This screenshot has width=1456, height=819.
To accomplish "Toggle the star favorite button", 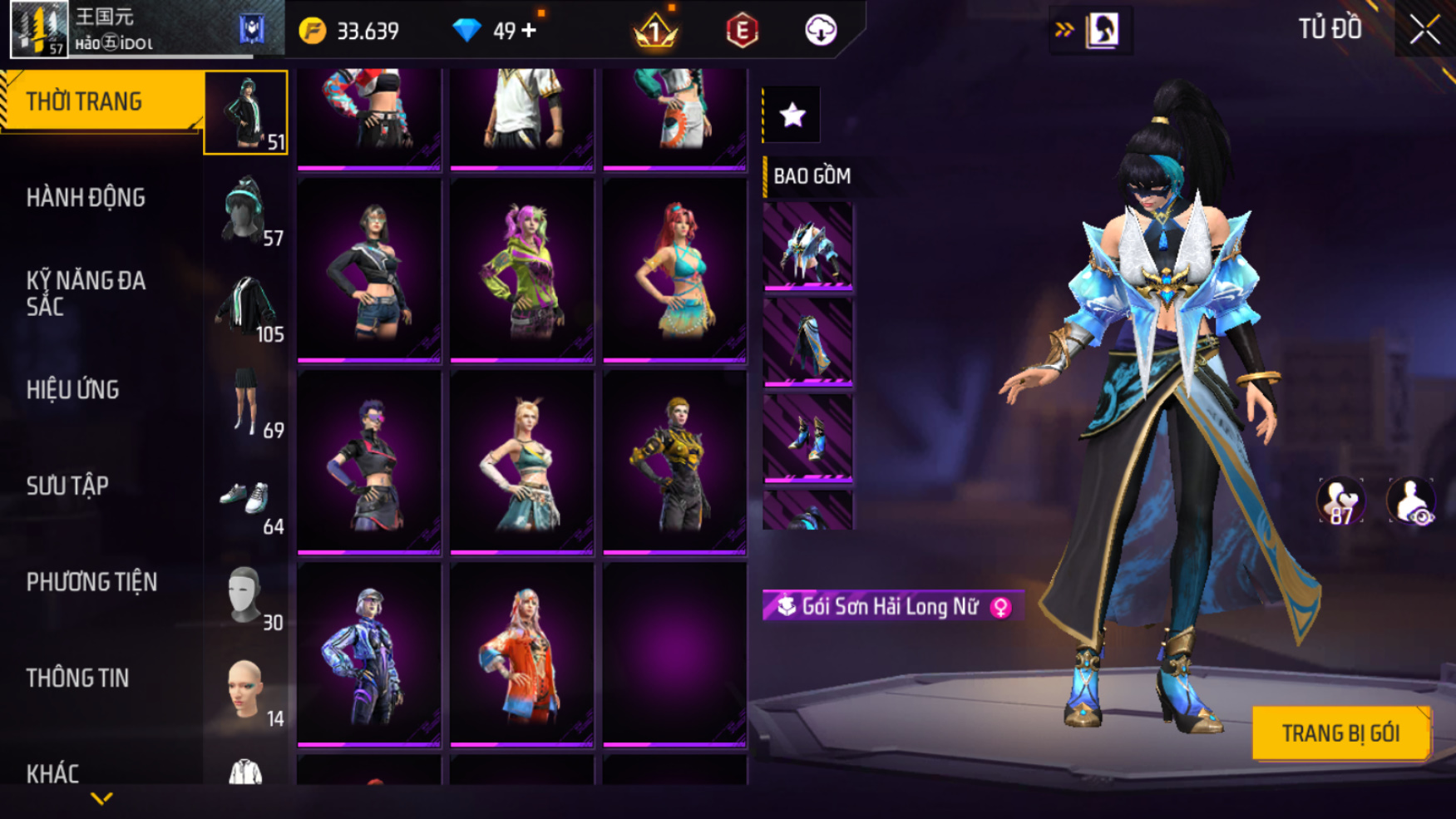I will click(792, 115).
